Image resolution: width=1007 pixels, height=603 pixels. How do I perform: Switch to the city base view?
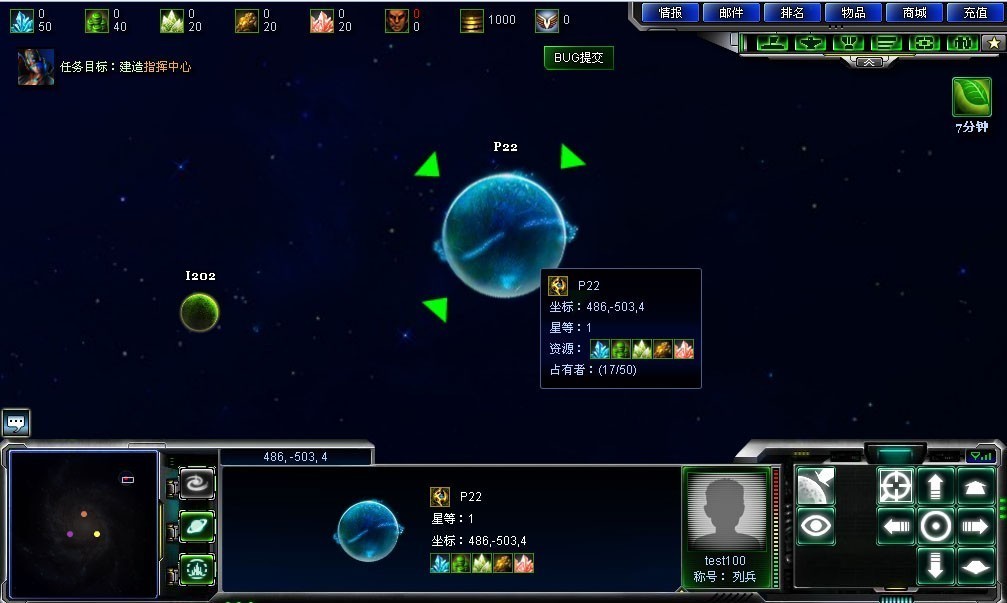point(197,569)
